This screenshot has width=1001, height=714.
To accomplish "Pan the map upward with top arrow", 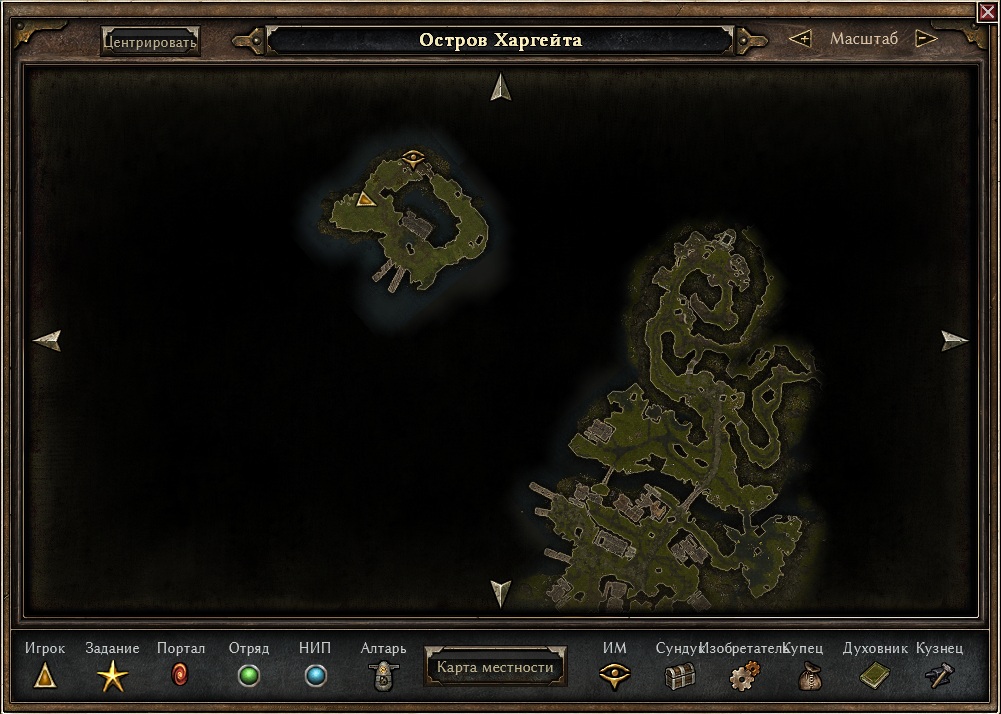I will (501, 88).
